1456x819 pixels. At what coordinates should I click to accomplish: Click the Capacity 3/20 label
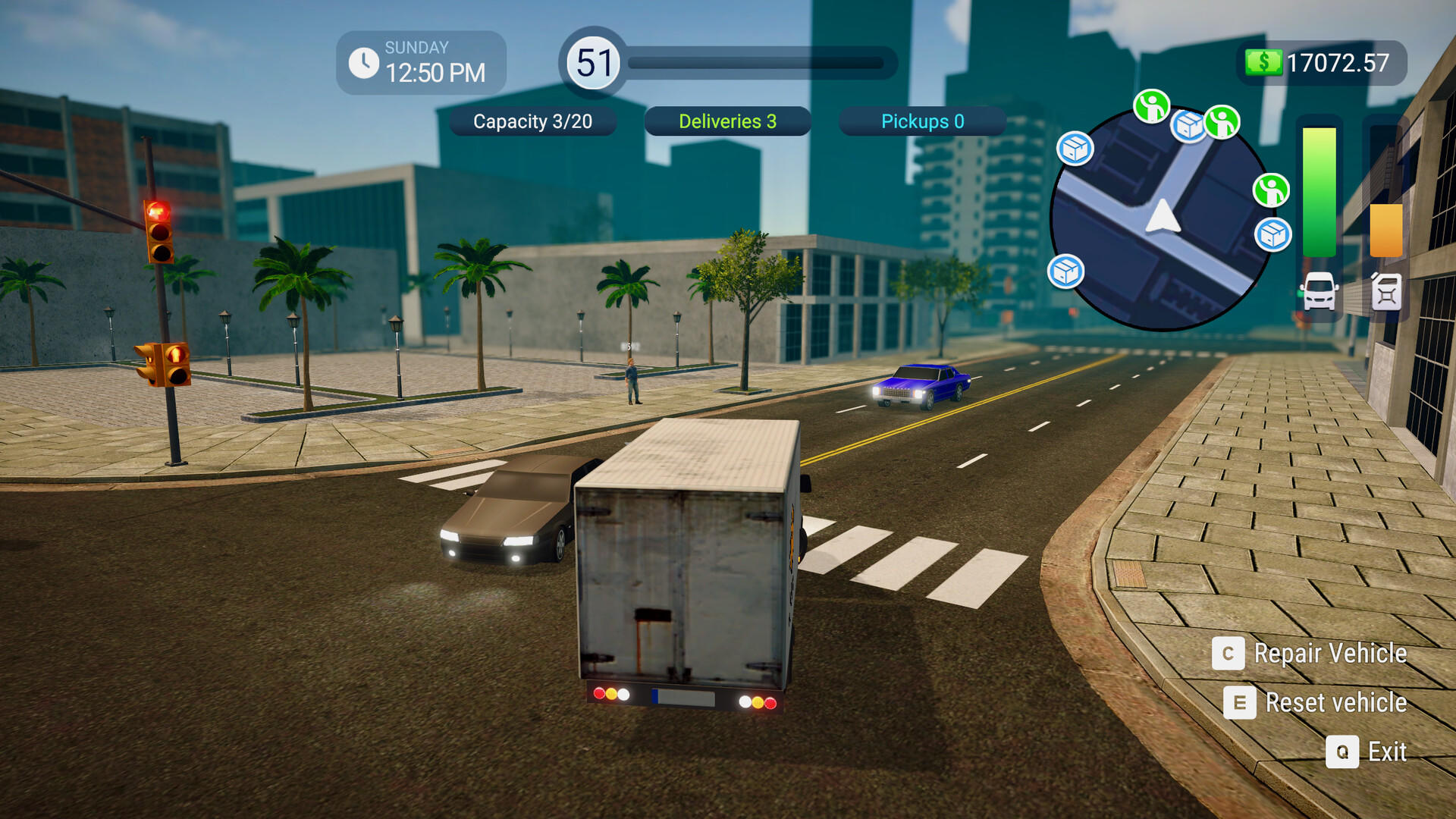pyautogui.click(x=533, y=121)
